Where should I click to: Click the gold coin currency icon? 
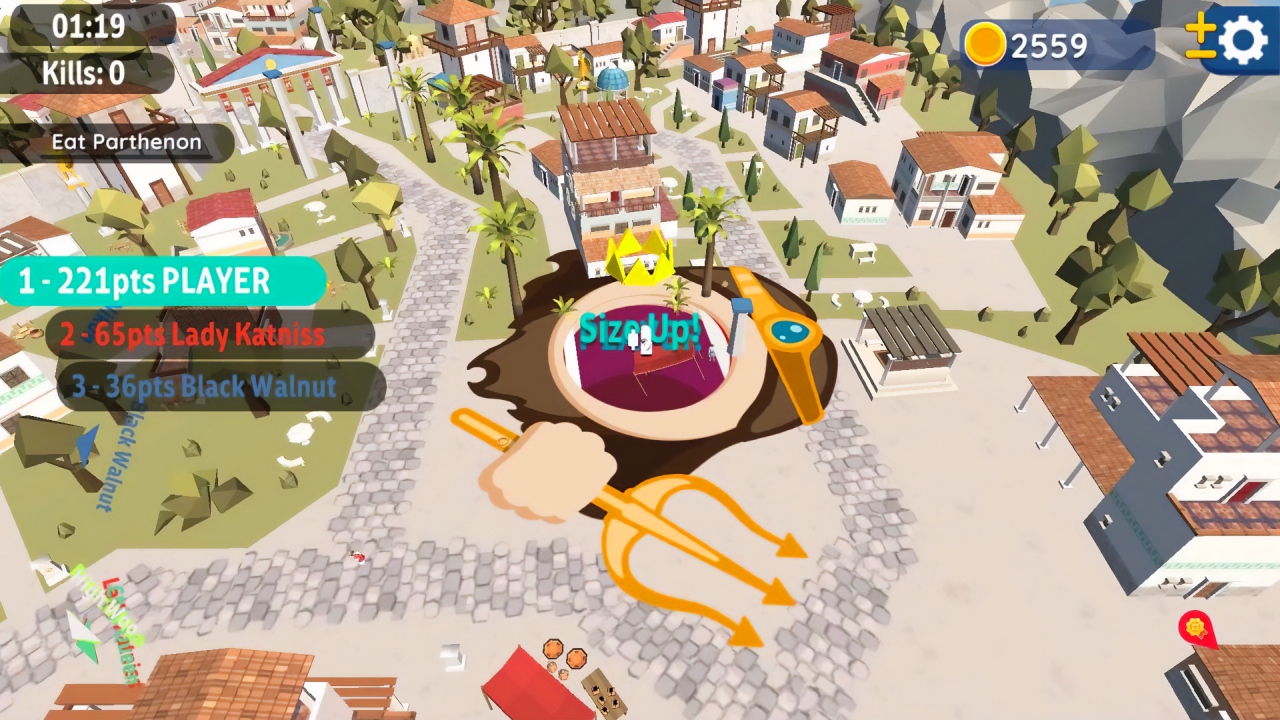tap(983, 42)
